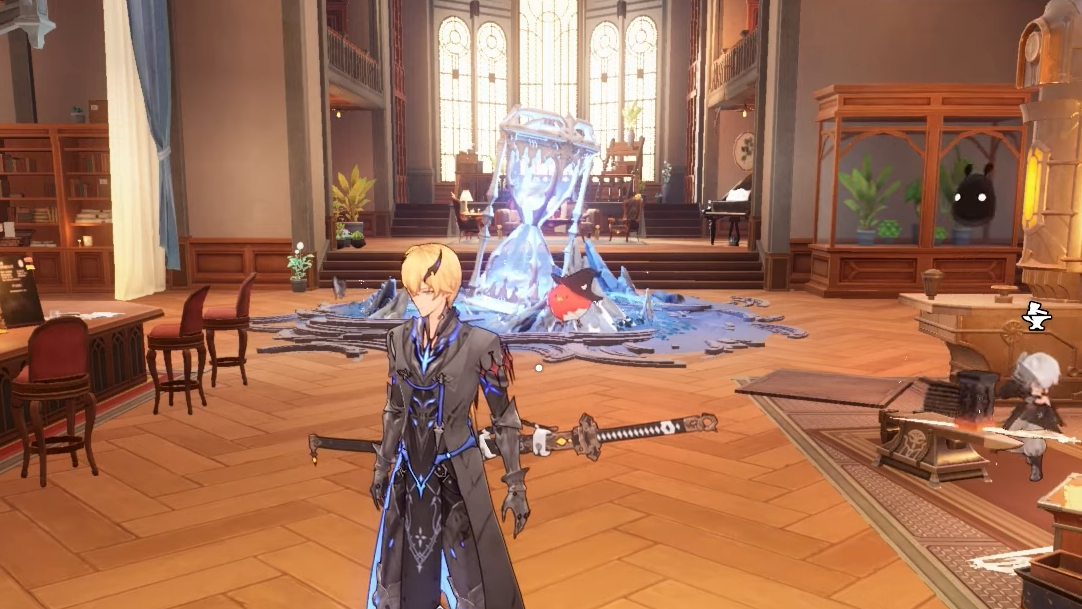Click the anvil and hammer forge marker
1082x609 pixels.
(1037, 317)
